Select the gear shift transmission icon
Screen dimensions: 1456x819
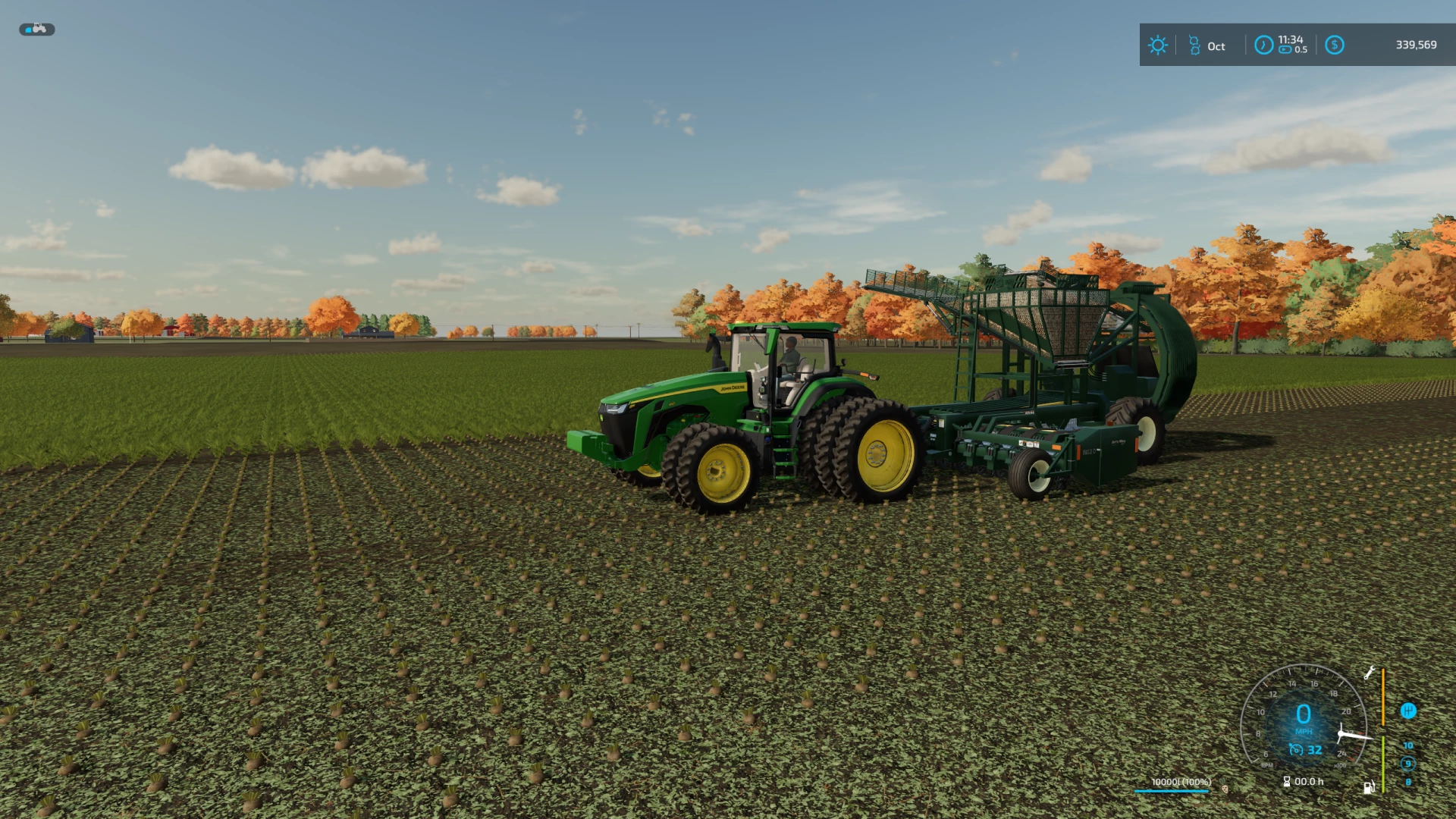point(1409,711)
